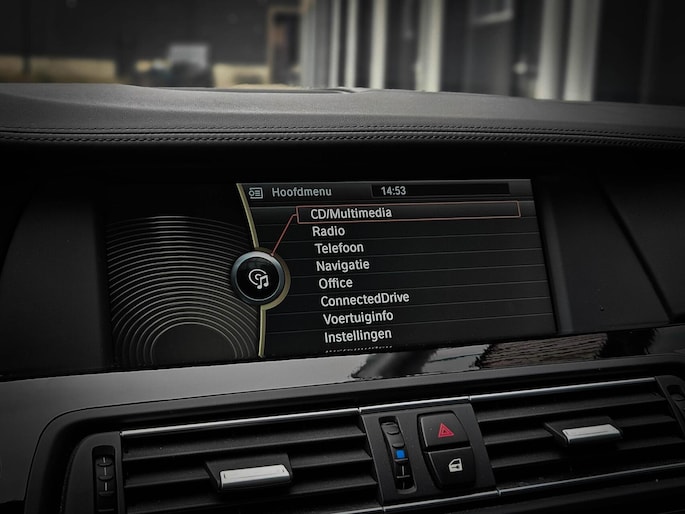Select the Office menu entry
Screen dimensions: 685x514
(x=335, y=283)
